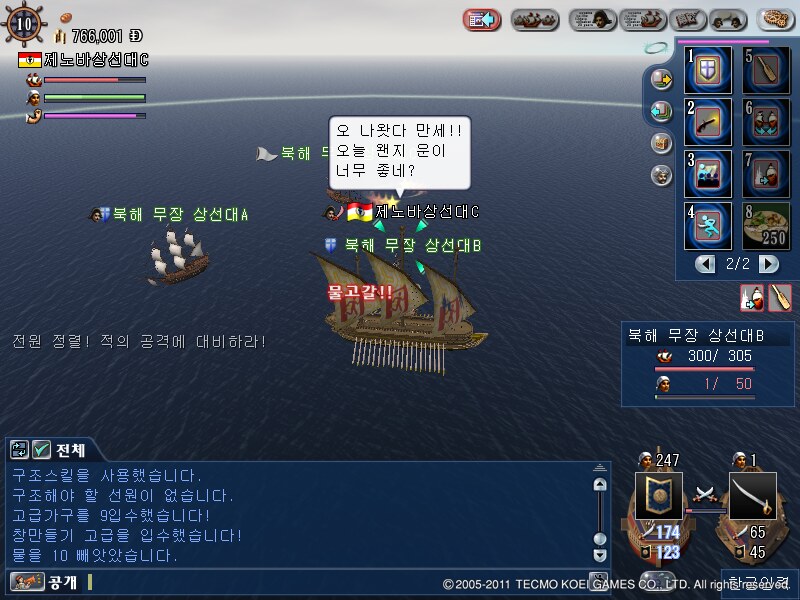Go to the previous skill page arrow
The width and height of the screenshot is (800, 600).
point(706,264)
